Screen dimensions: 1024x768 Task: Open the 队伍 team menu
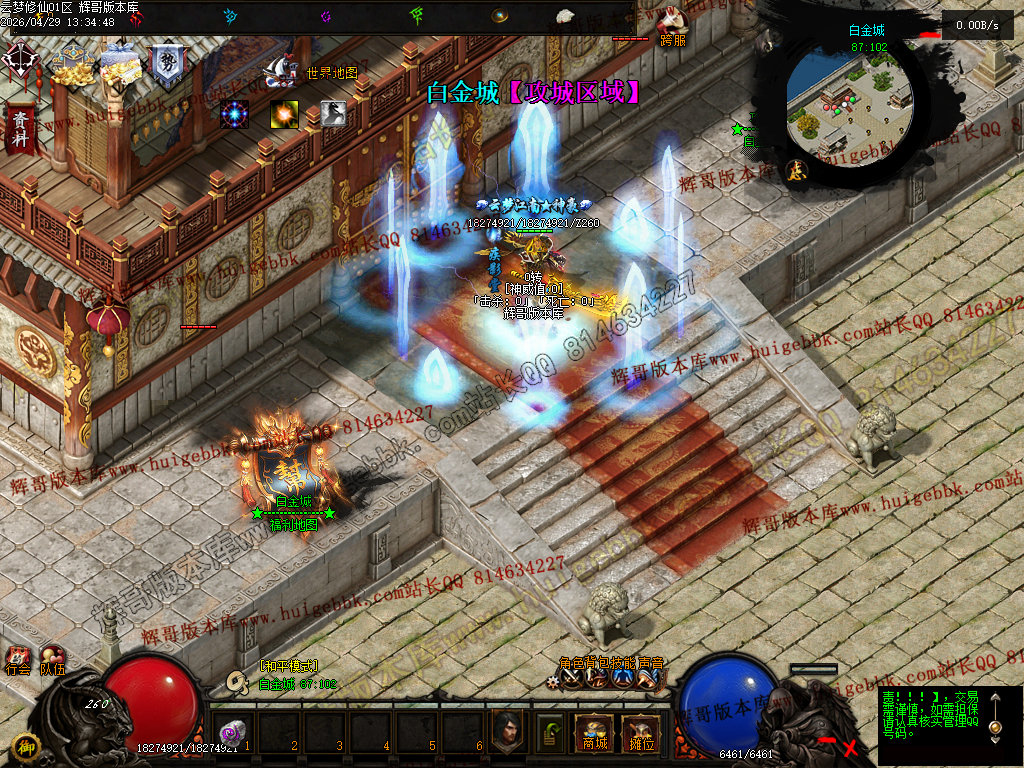pyautogui.click(x=52, y=661)
